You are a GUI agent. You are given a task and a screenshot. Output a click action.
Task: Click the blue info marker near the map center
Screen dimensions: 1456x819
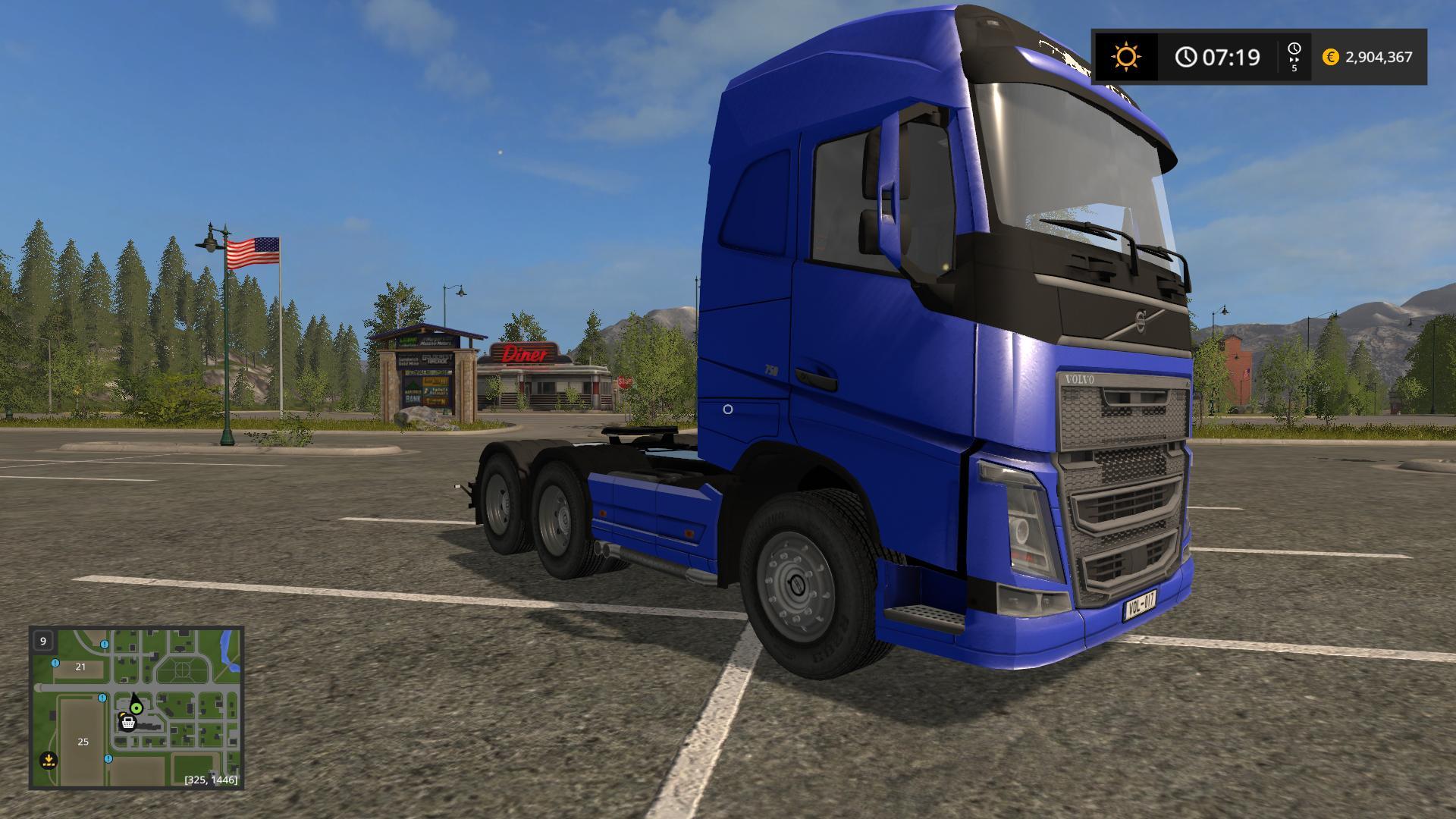tap(102, 698)
